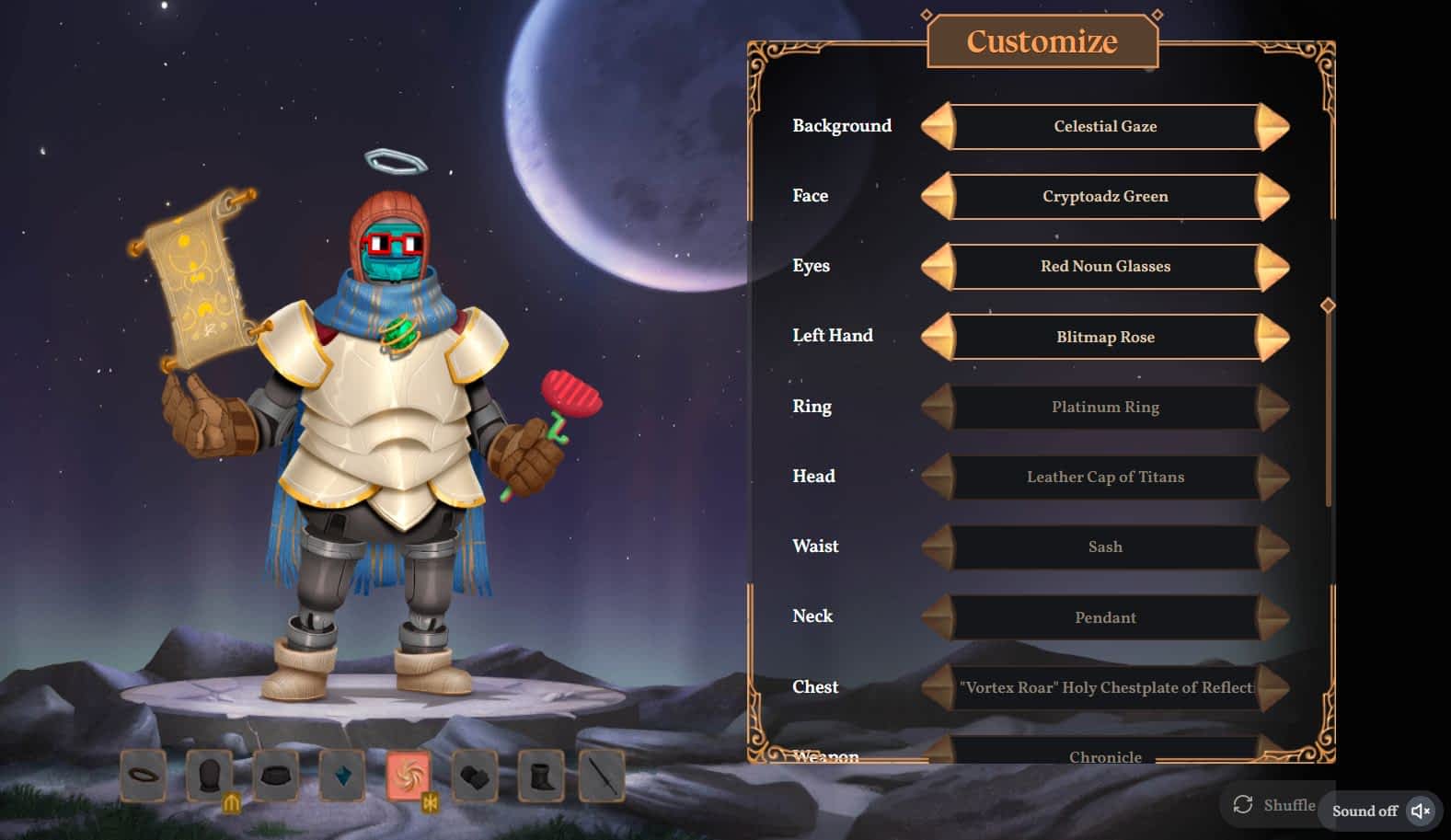Go back to previous Left Hand item
1451x840 pixels.
pos(939,337)
